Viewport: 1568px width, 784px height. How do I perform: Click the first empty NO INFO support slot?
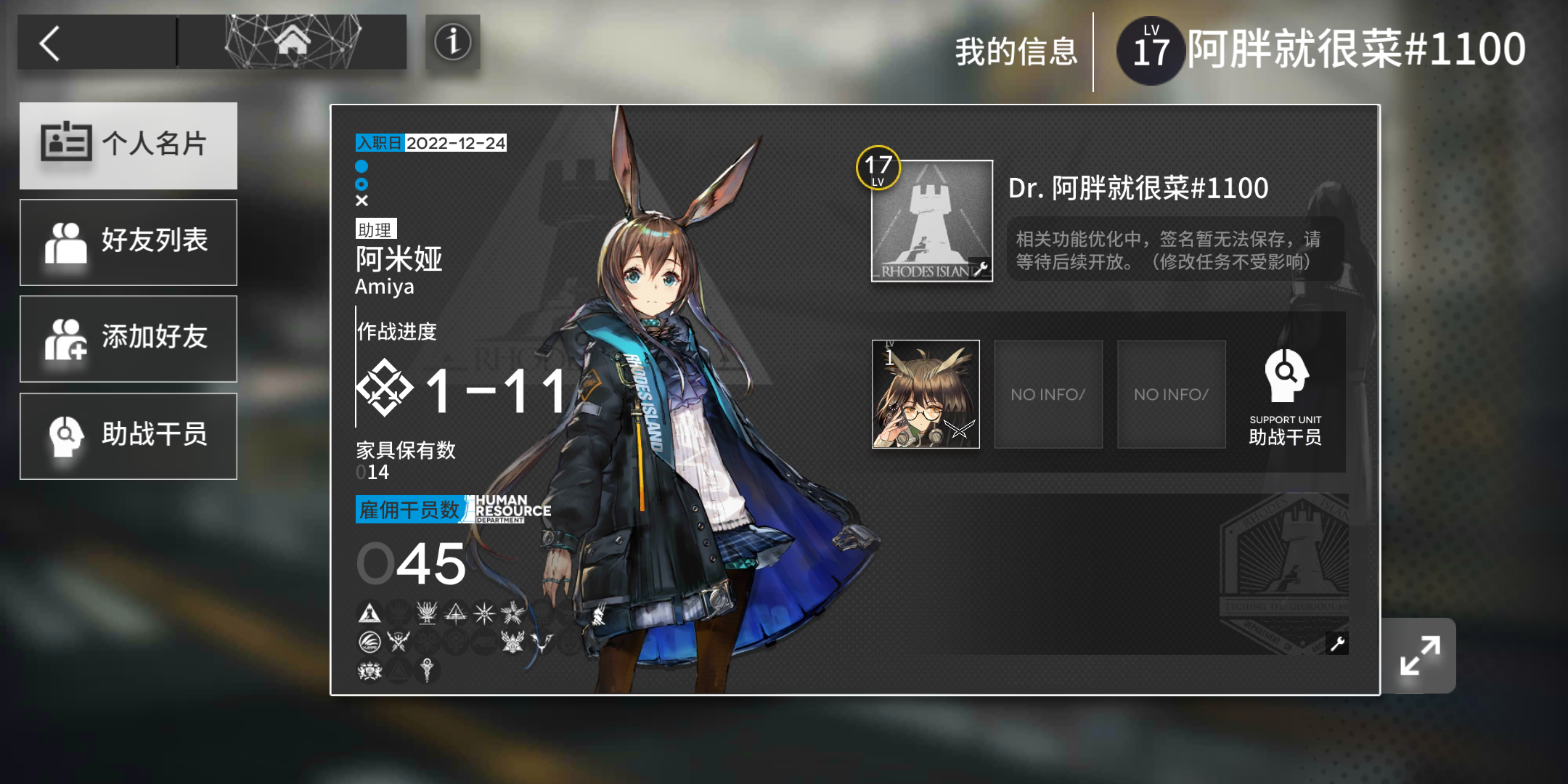1048,395
